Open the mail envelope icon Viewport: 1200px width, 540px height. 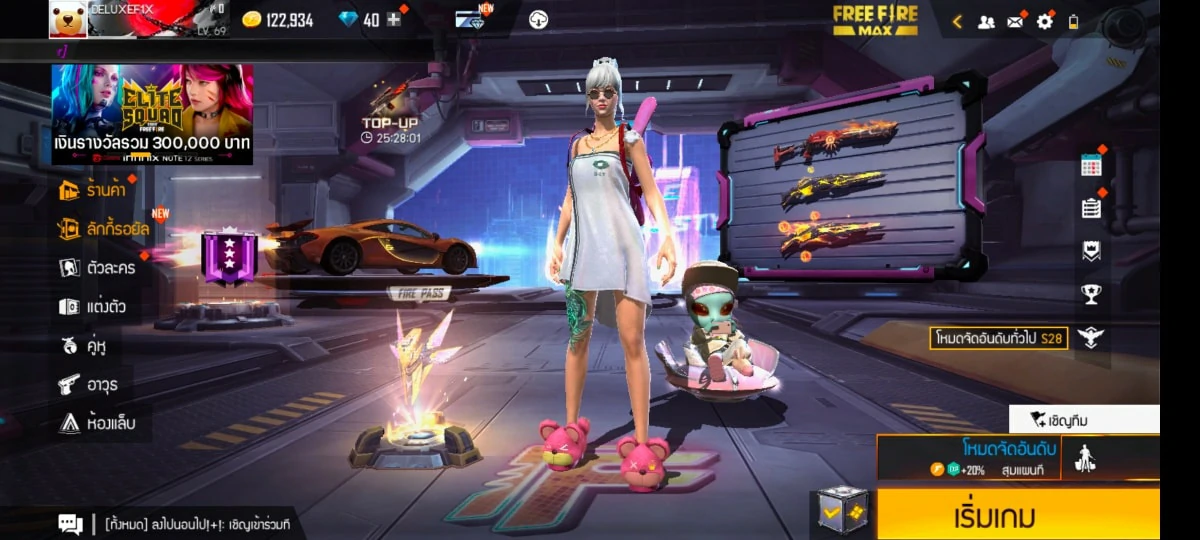[1015, 21]
